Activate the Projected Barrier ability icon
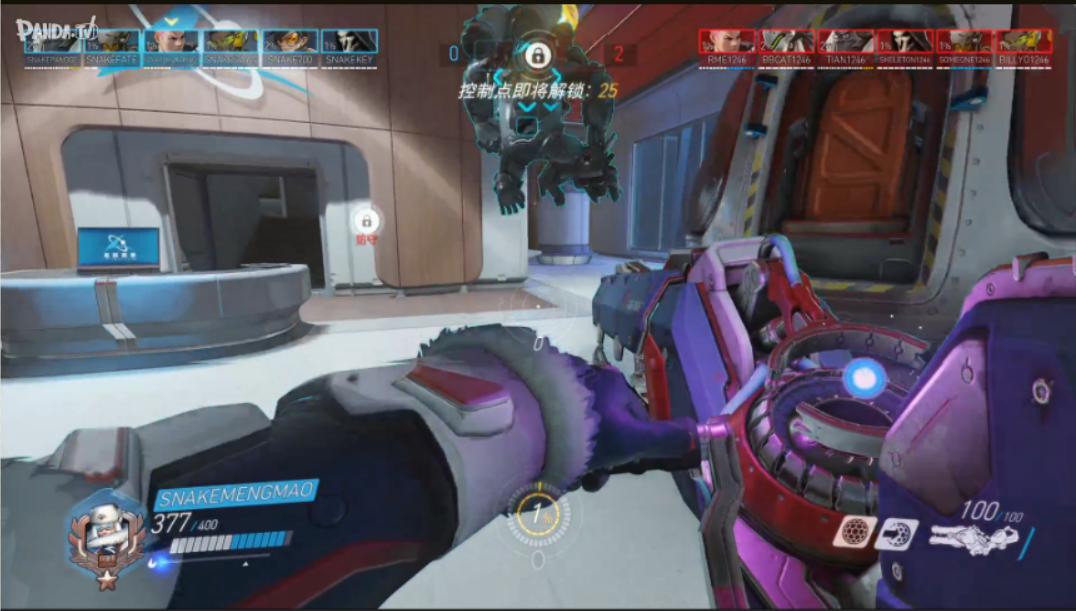 pyautogui.click(x=895, y=534)
